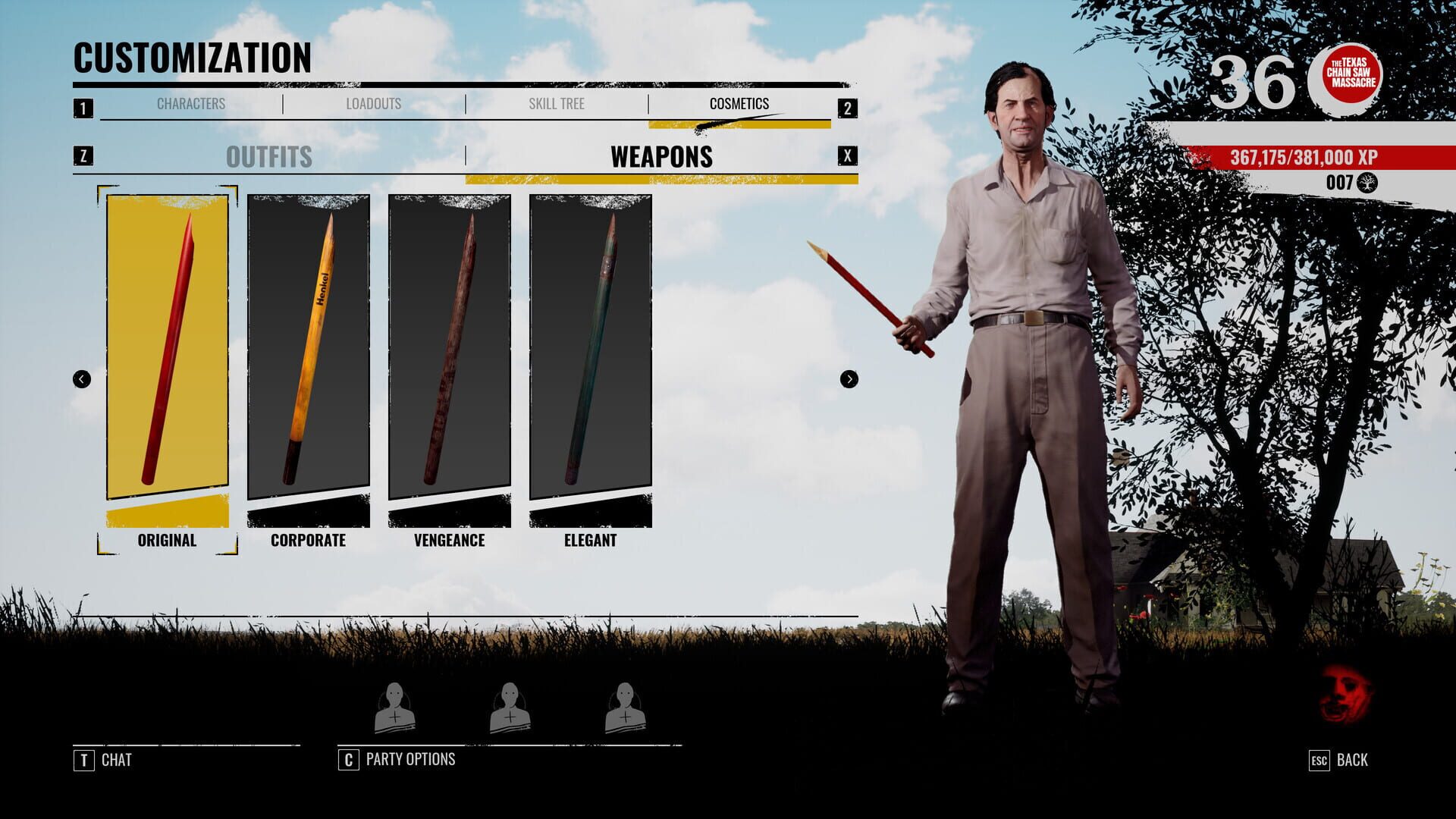Open Party Options
The width and height of the screenshot is (1456, 819).
[409, 758]
